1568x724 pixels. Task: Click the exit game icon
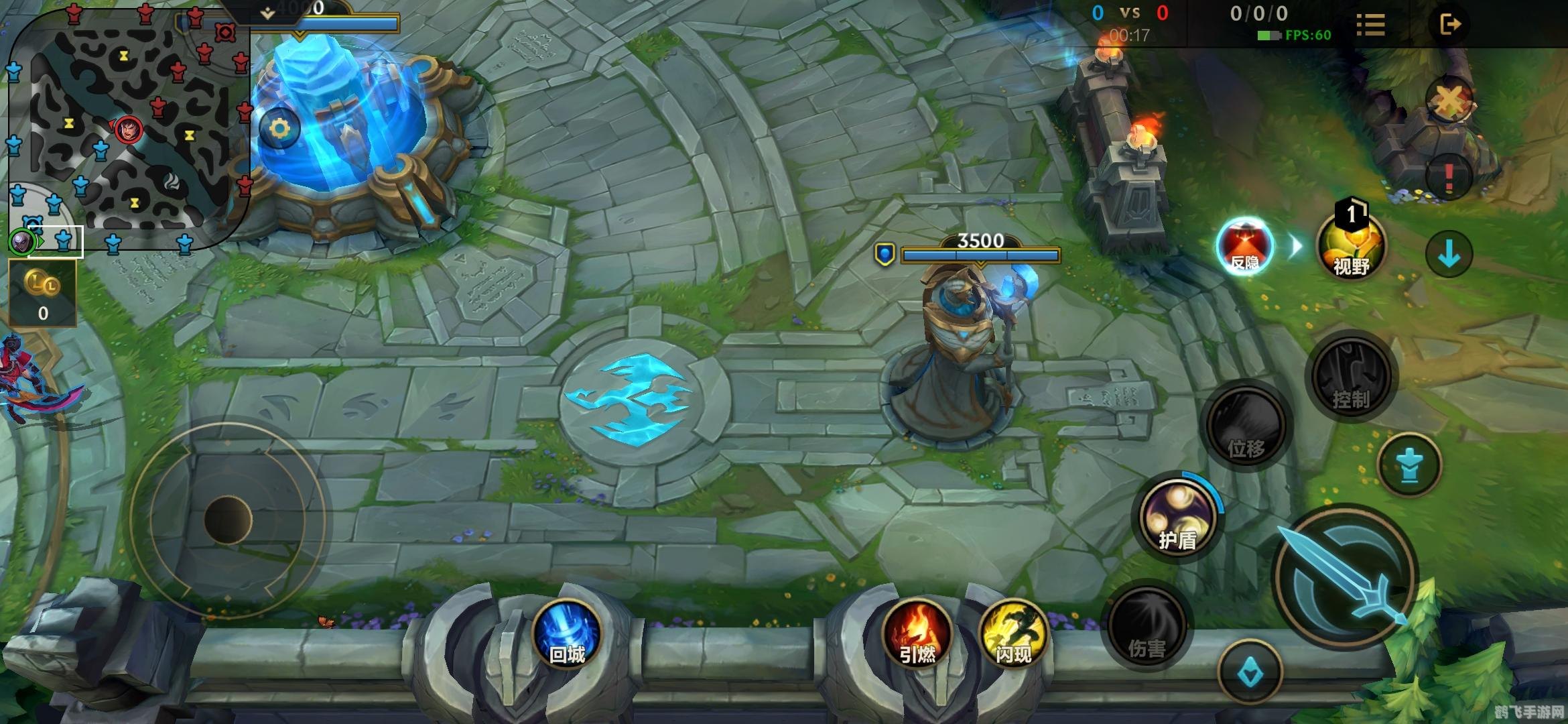[1449, 25]
